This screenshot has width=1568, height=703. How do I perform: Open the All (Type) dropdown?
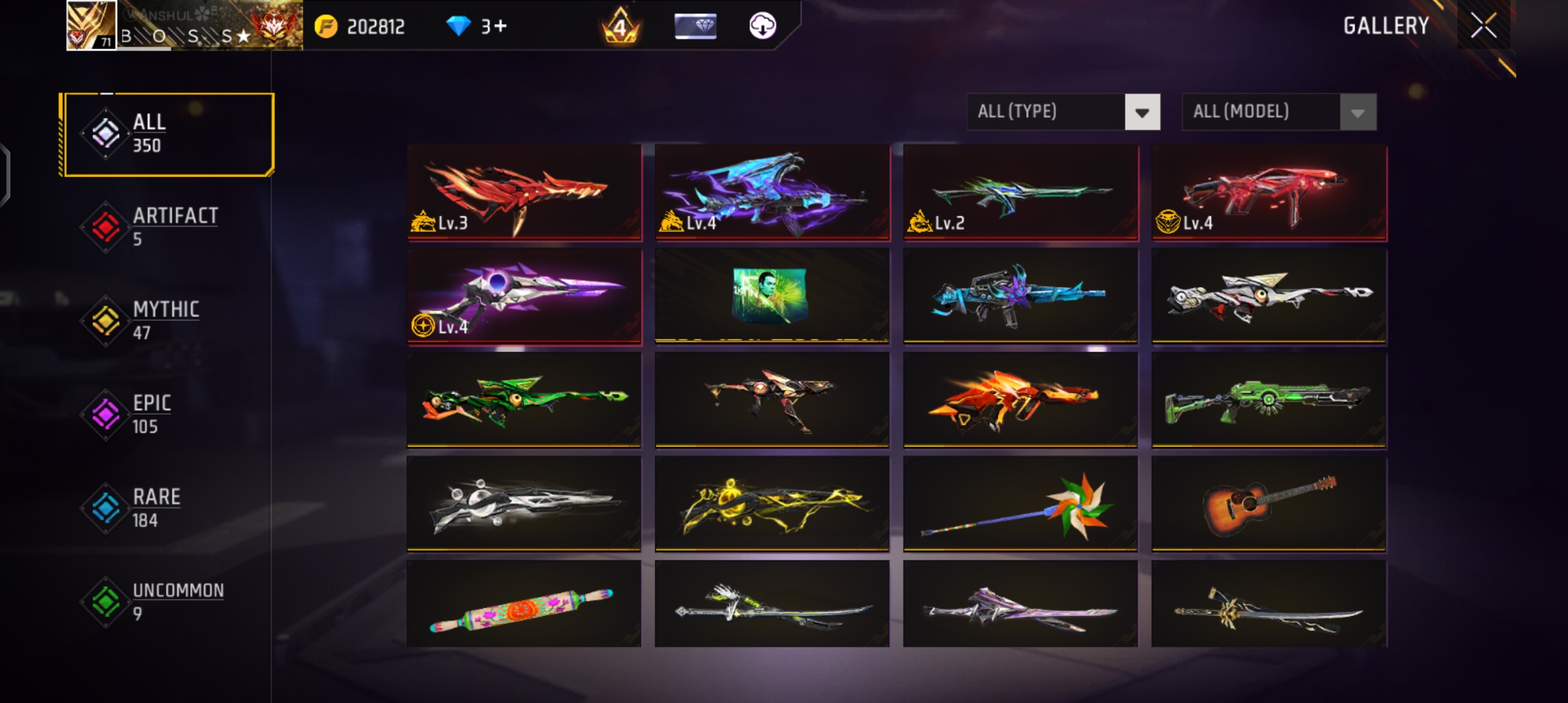1063,112
